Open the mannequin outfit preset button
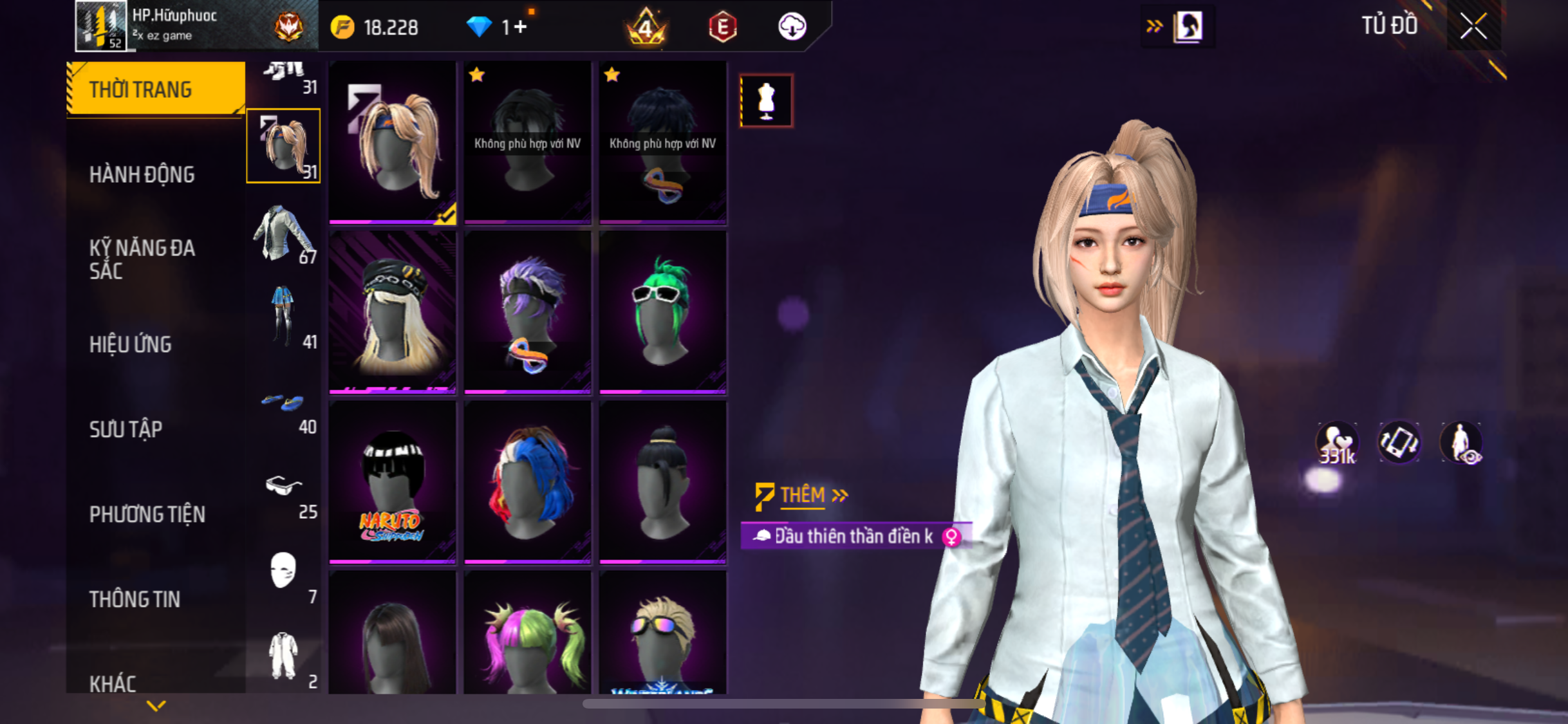 tap(766, 101)
